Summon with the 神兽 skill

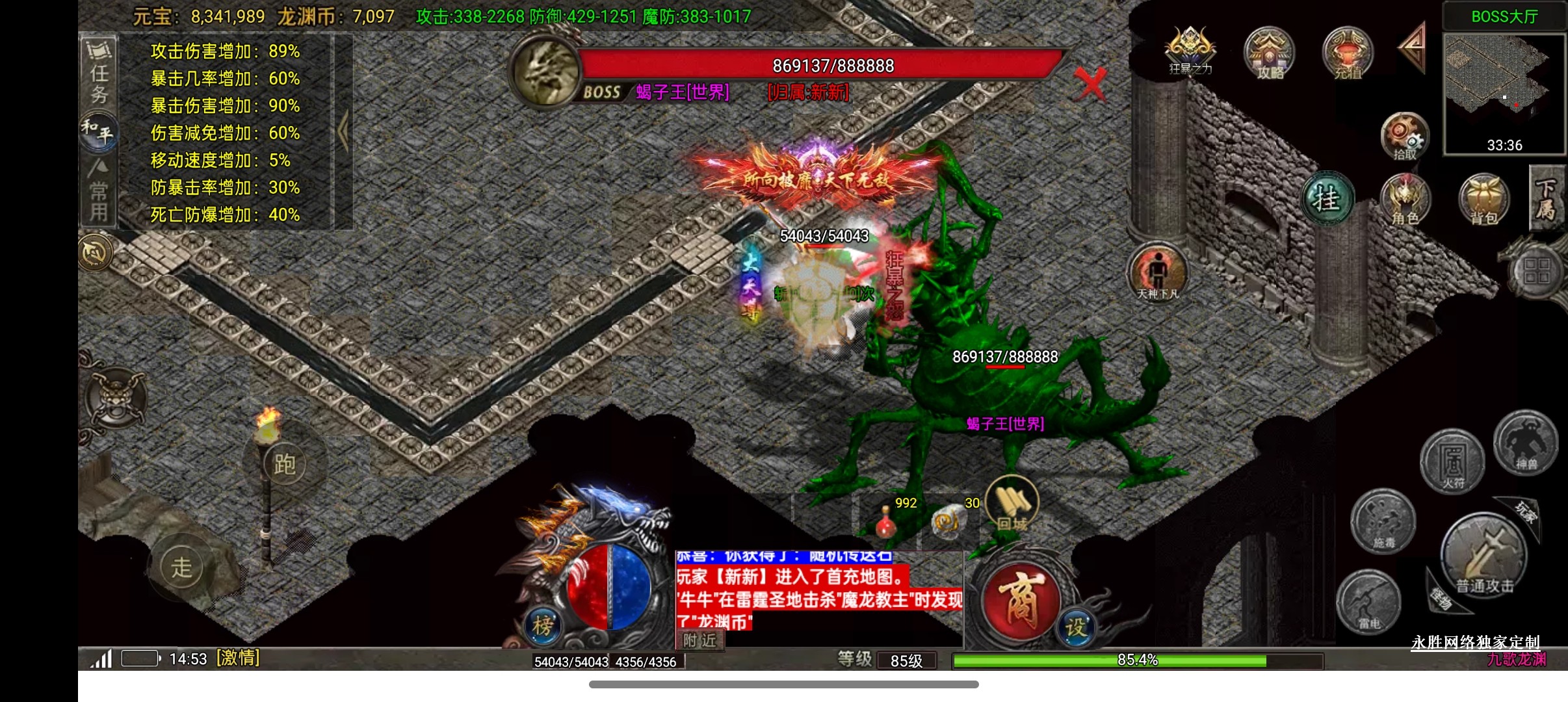coord(1525,443)
